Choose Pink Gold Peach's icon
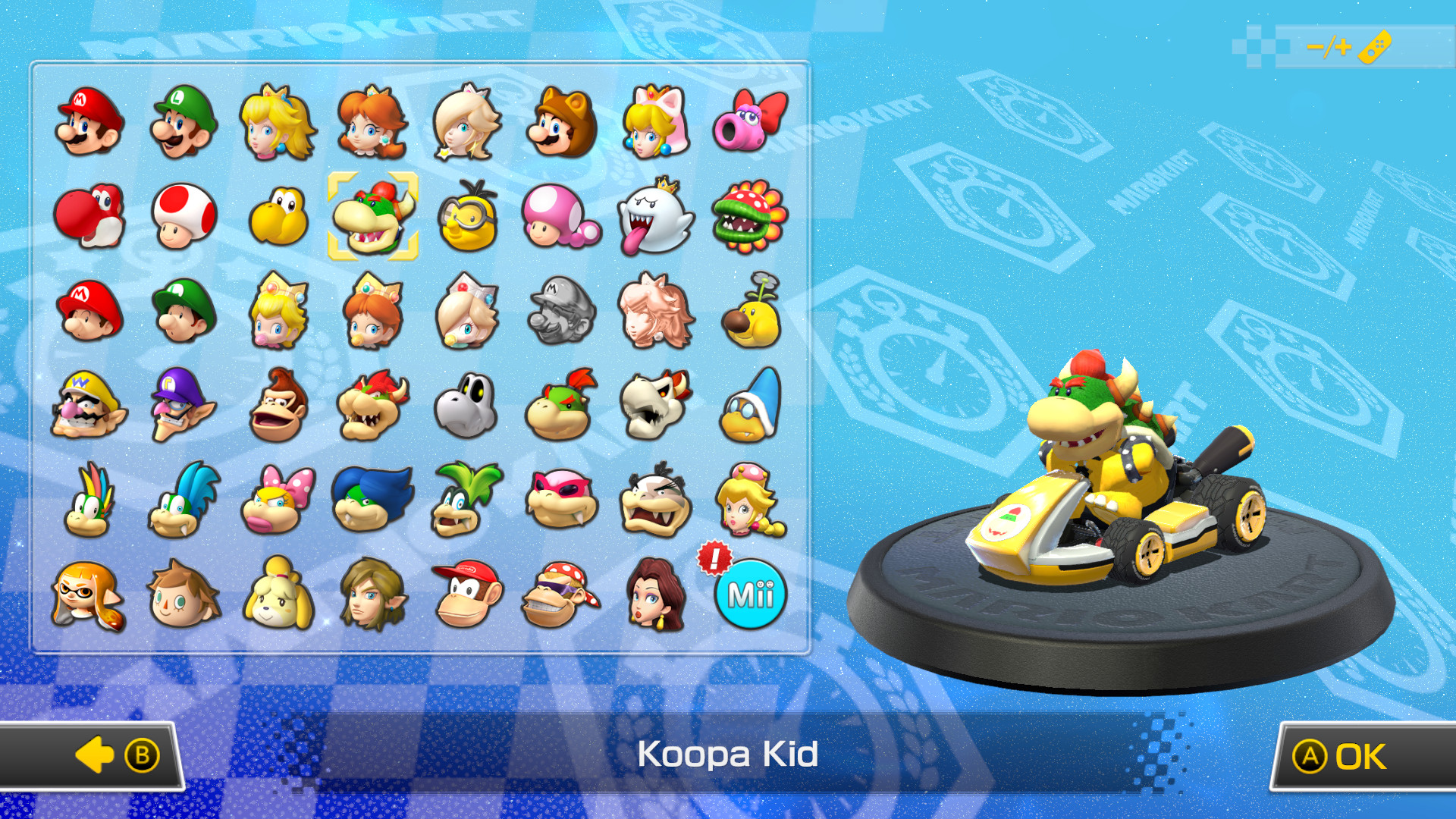The image size is (1456, 819). point(654,311)
